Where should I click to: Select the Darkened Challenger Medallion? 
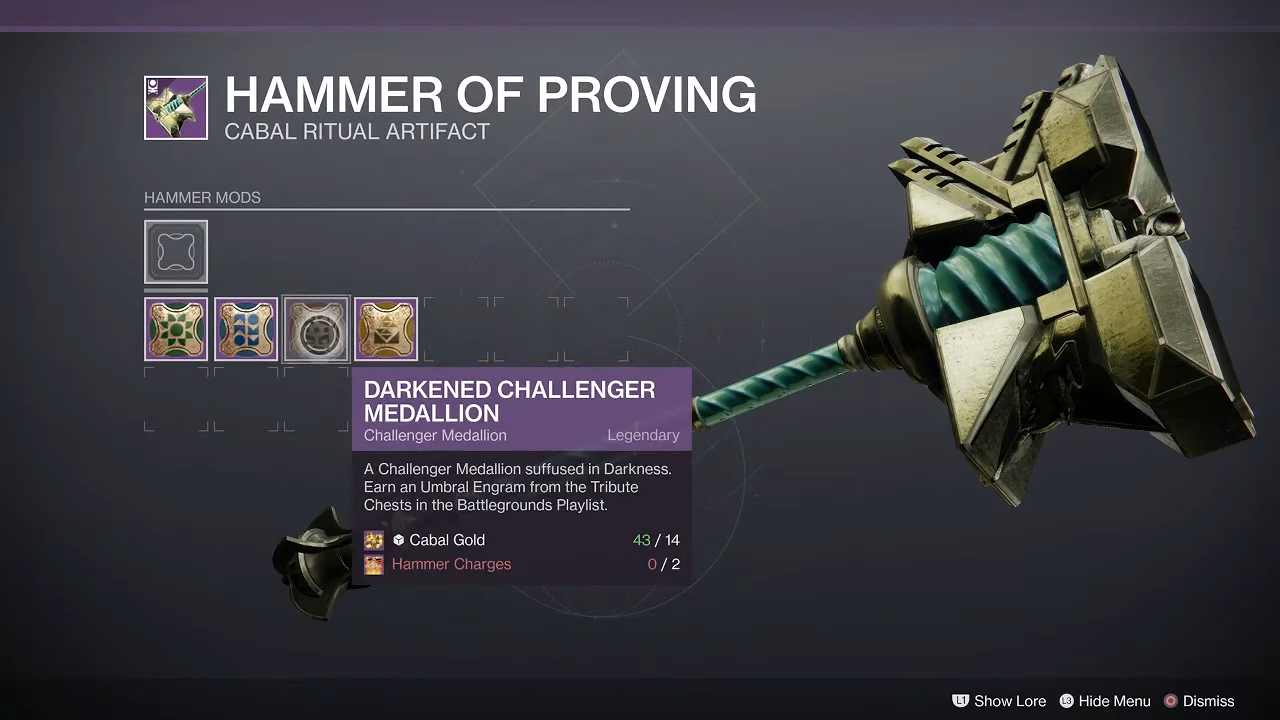[316, 329]
